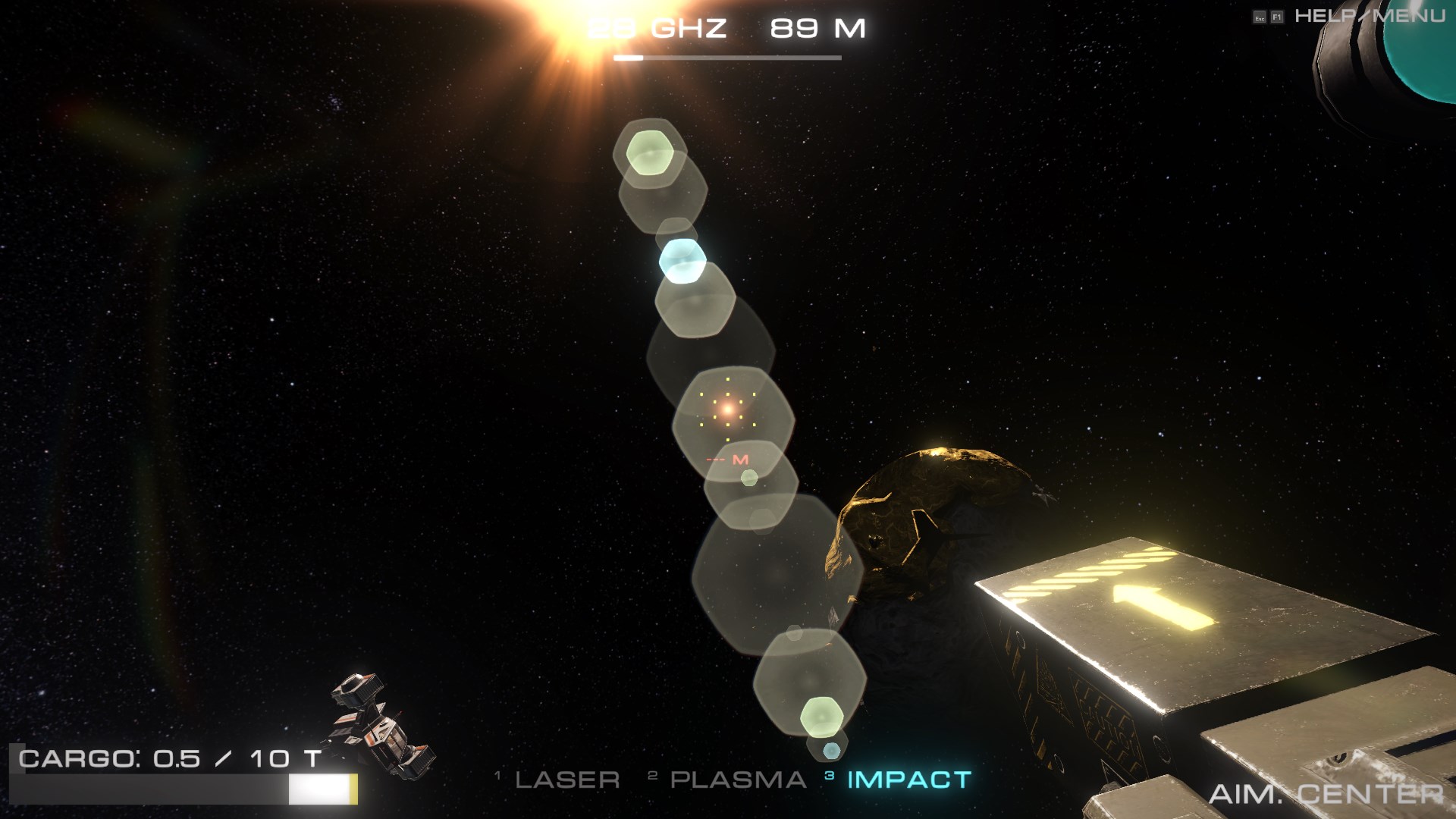Click the Esc key badge
Screen dimensions: 1456x819
[x=1260, y=16]
